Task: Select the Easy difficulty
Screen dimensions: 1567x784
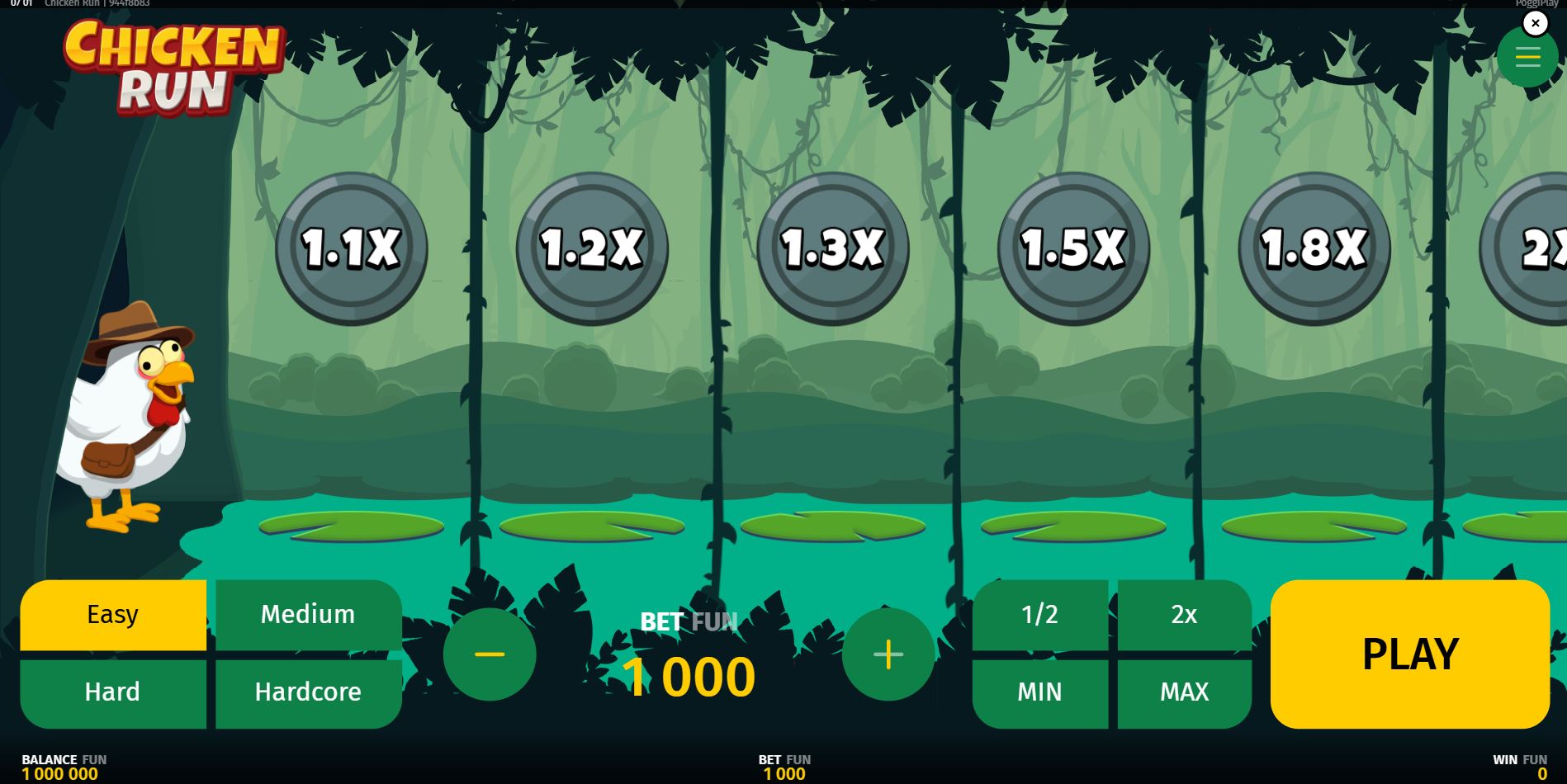Action: pyautogui.click(x=113, y=614)
